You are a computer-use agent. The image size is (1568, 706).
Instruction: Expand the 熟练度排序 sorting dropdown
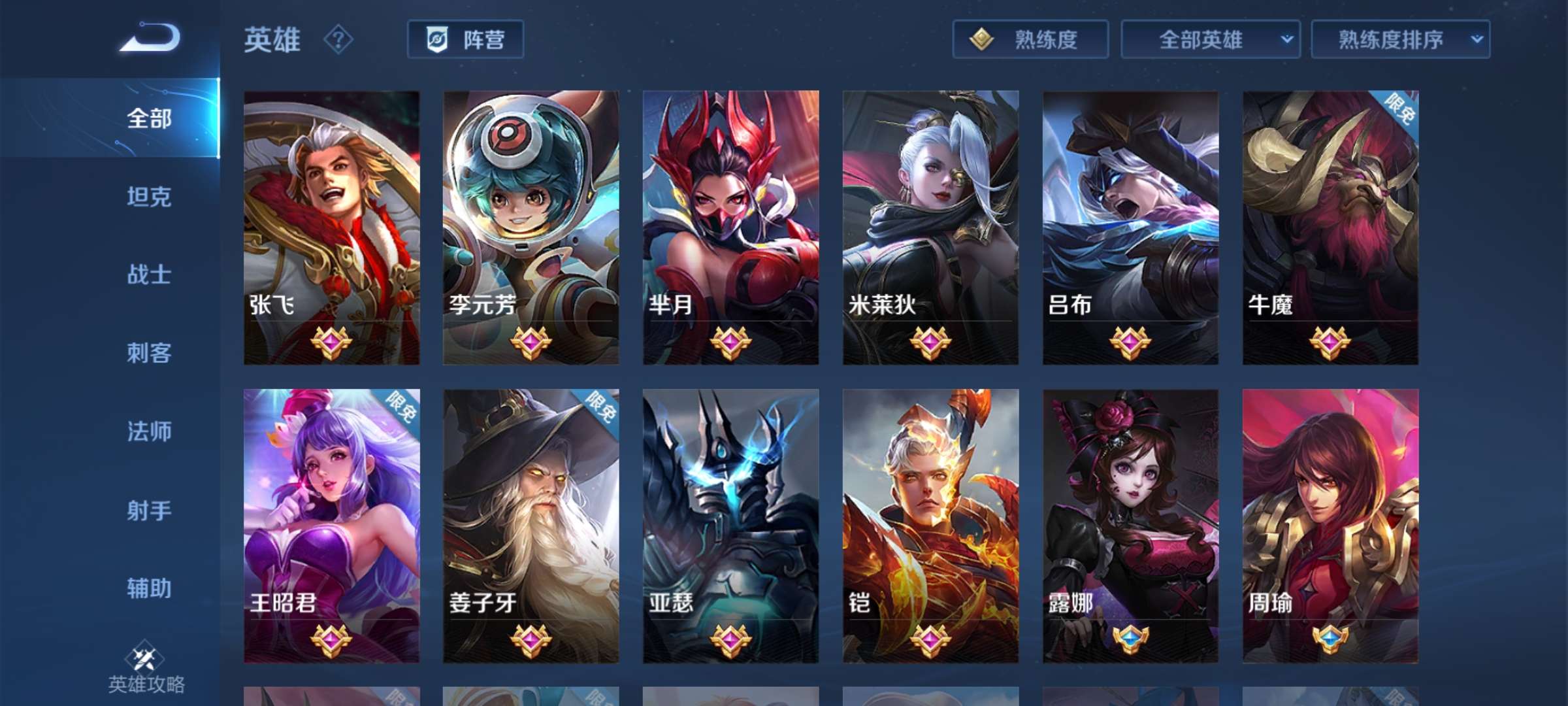coord(1400,40)
